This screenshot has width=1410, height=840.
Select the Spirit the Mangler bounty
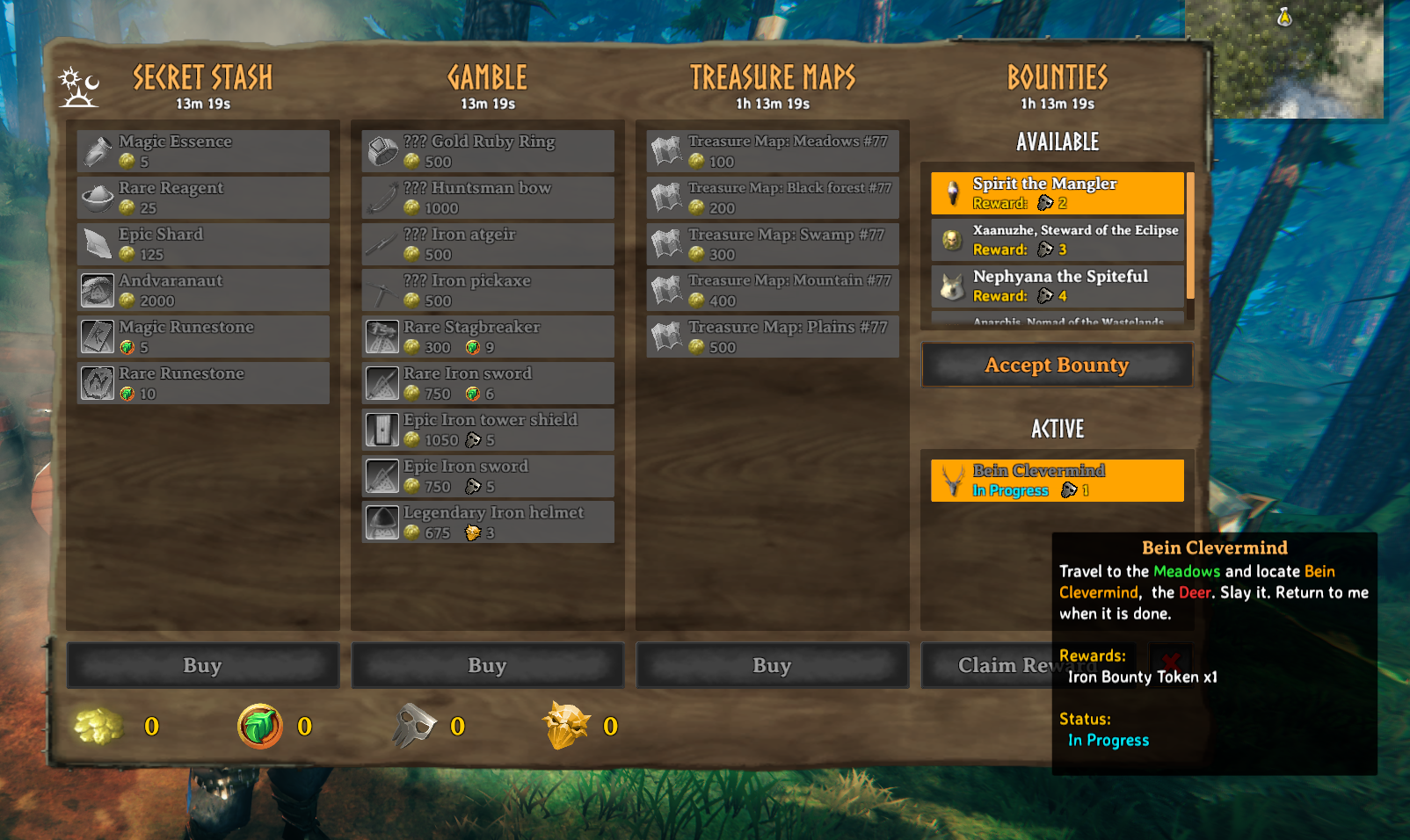1057,193
